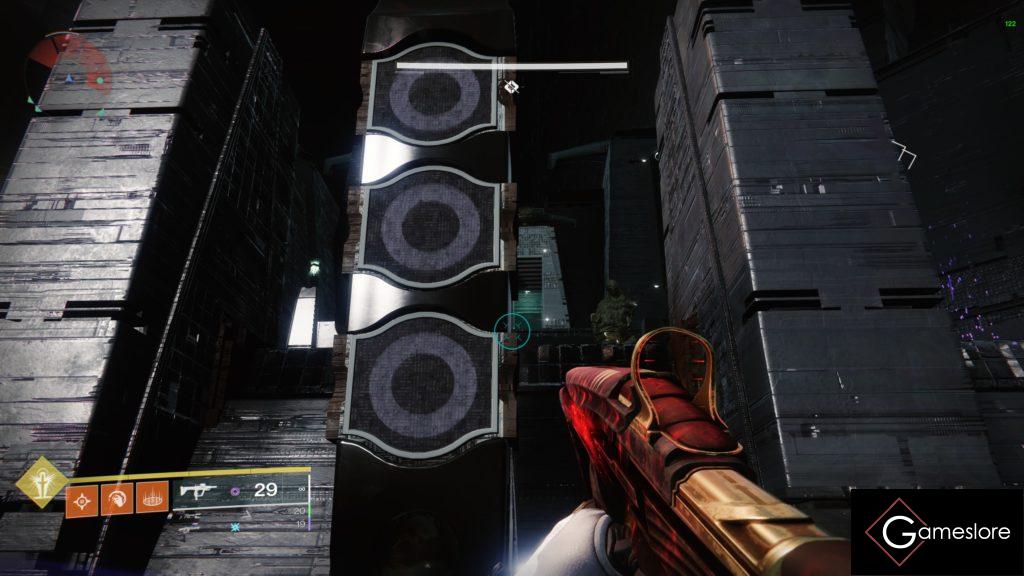This screenshot has width=1024, height=576.
Task: Select the grenade ability icon
Action: tap(81, 499)
